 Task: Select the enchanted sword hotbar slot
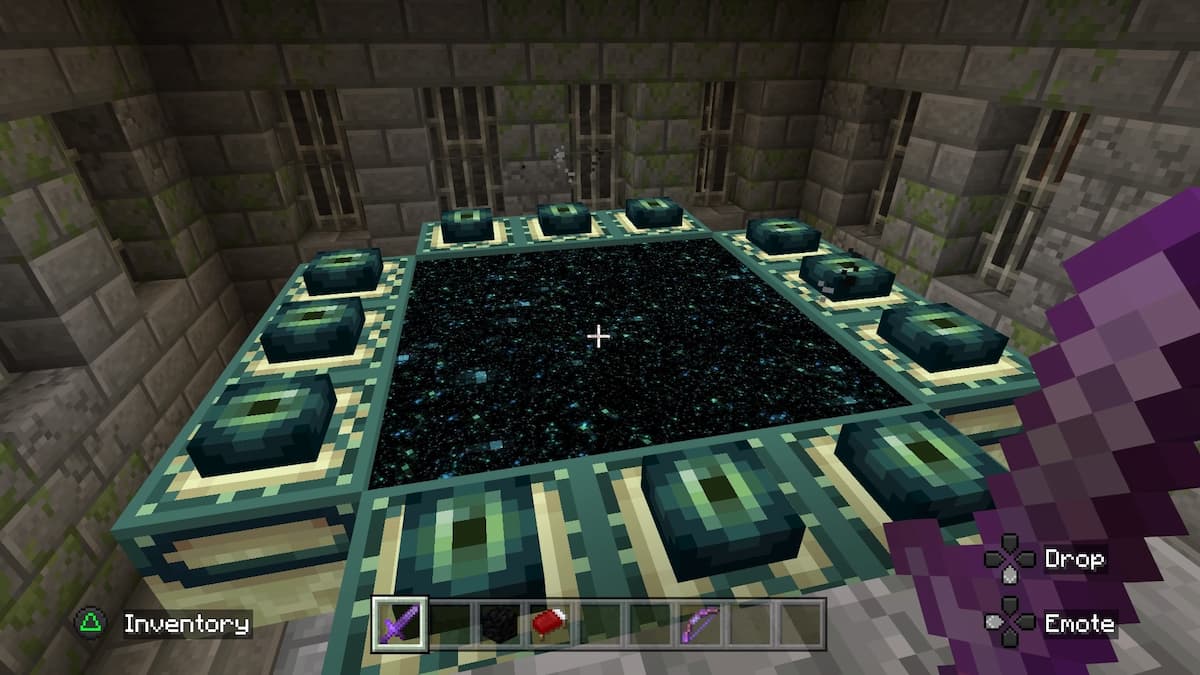[399, 624]
